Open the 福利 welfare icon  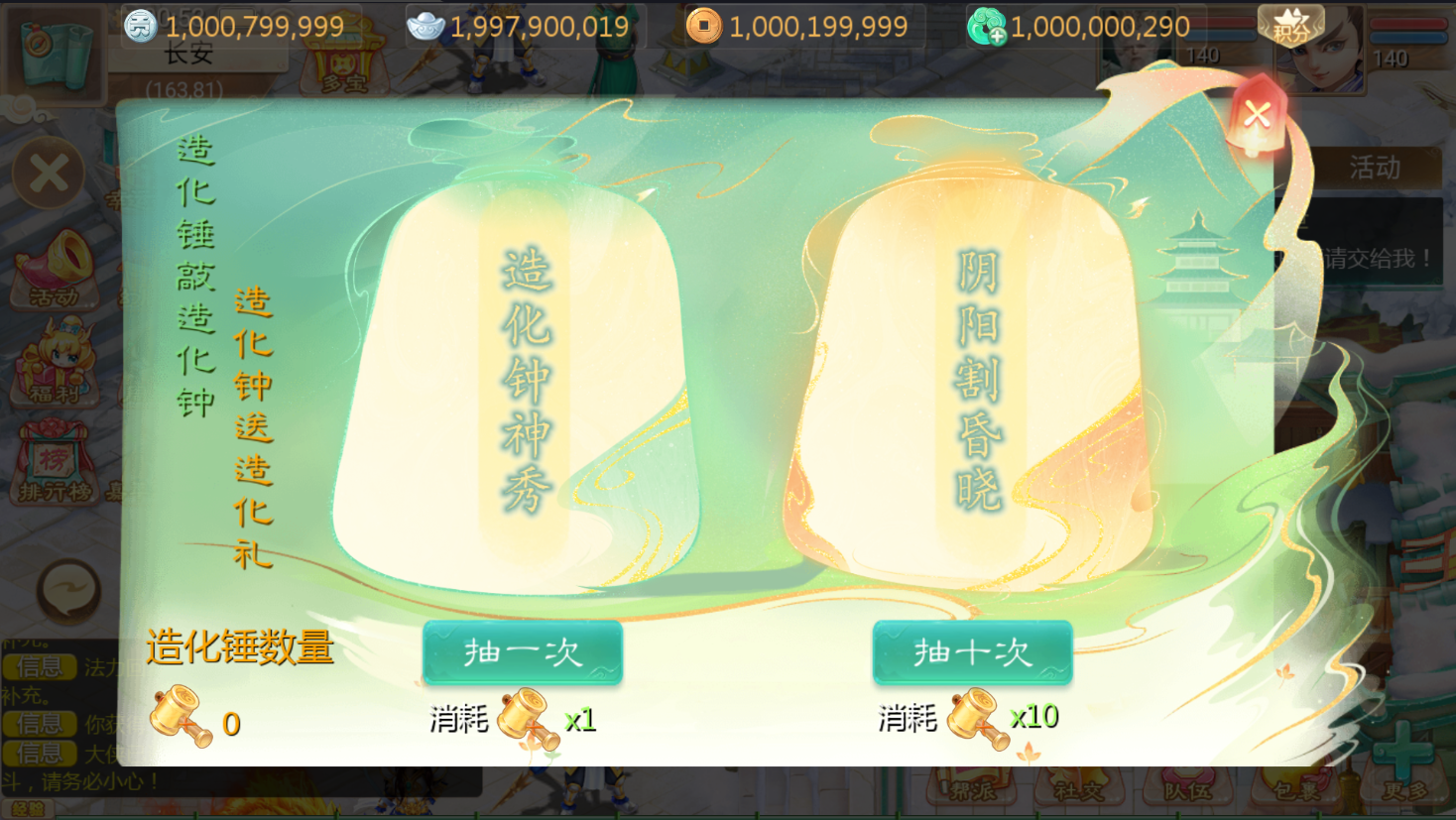tap(55, 369)
